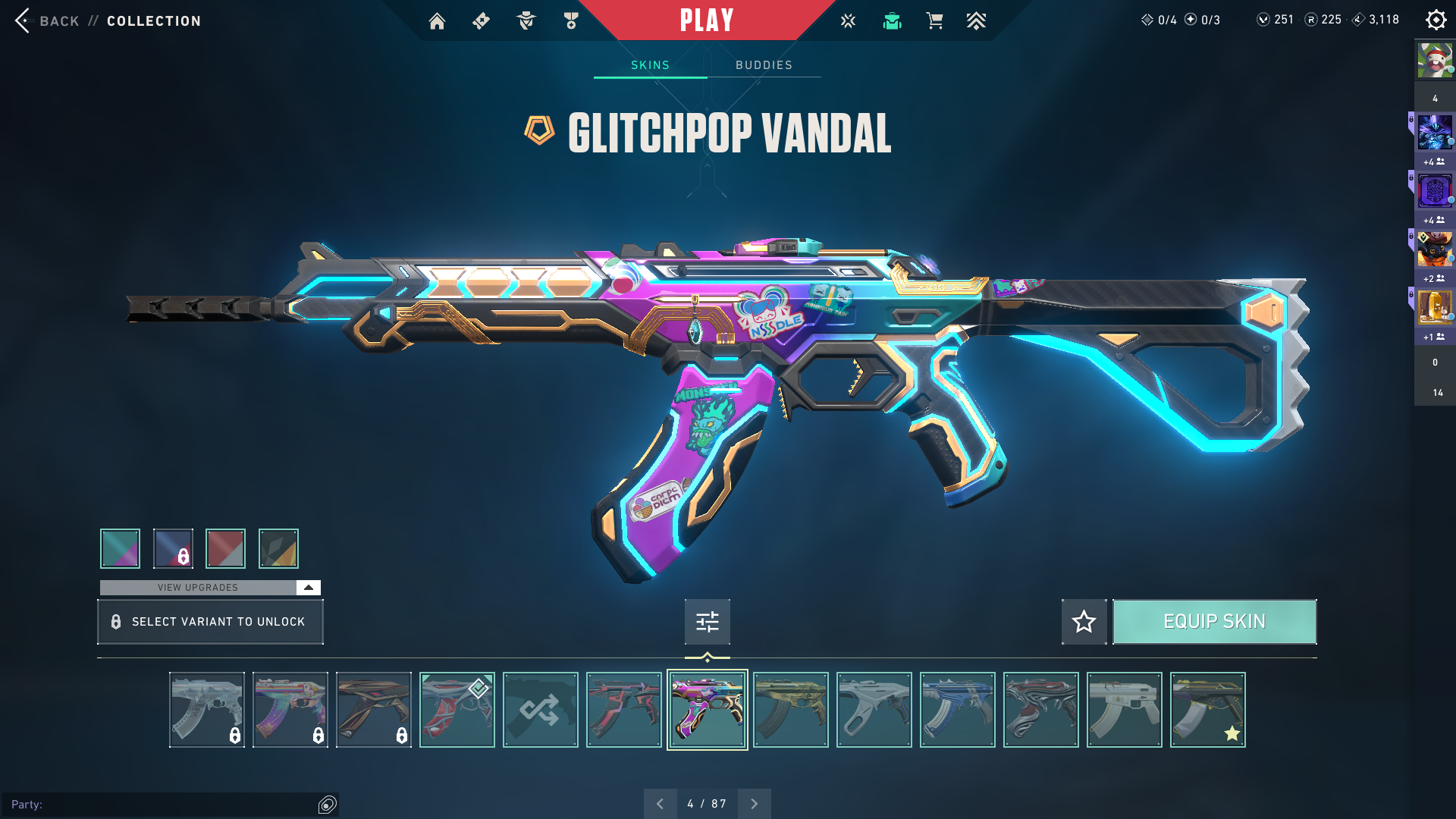Select the locked blue variant swatch
The width and height of the screenshot is (1456, 819).
173,548
